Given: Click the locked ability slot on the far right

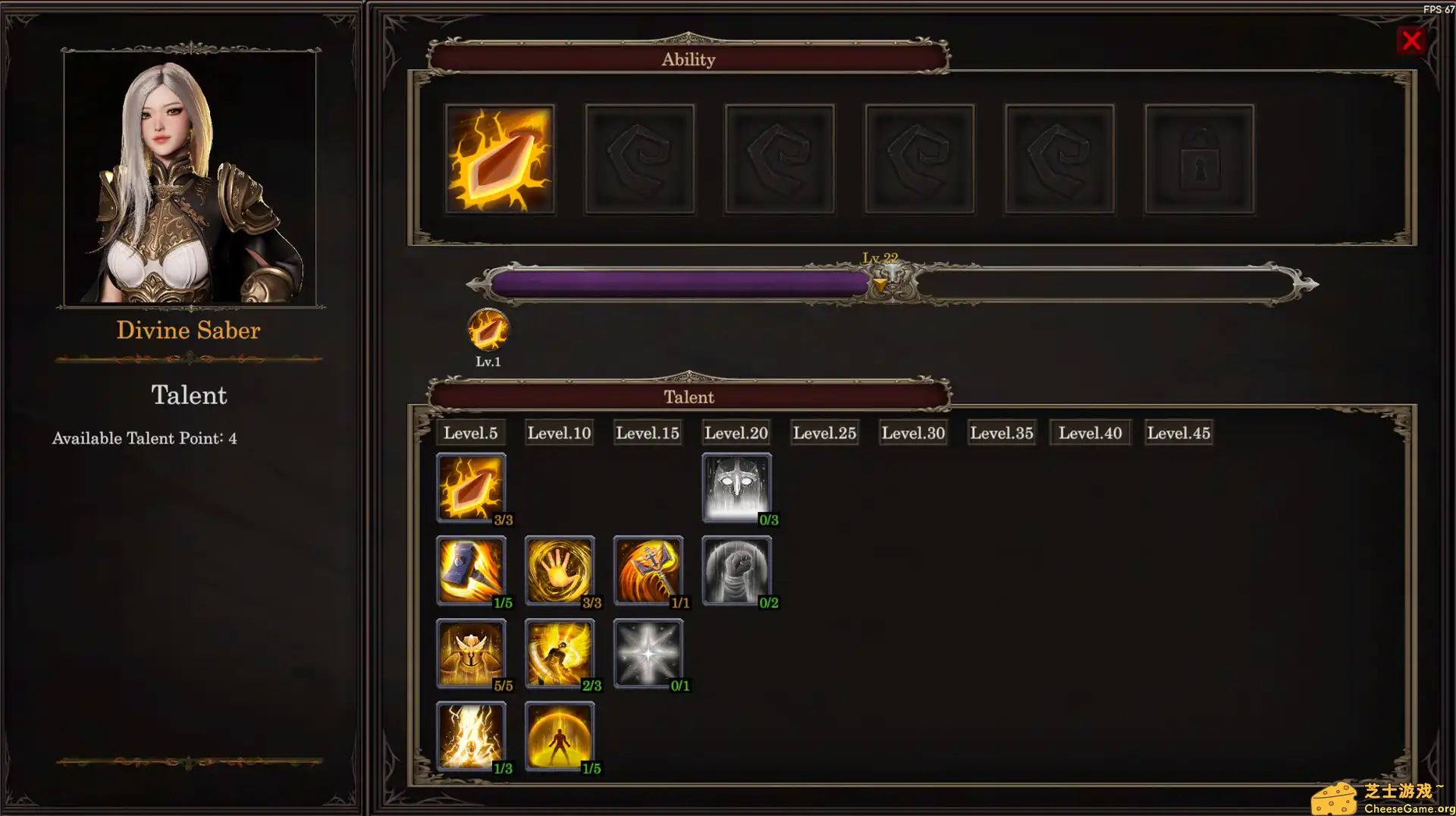Looking at the screenshot, I should 1199,158.
